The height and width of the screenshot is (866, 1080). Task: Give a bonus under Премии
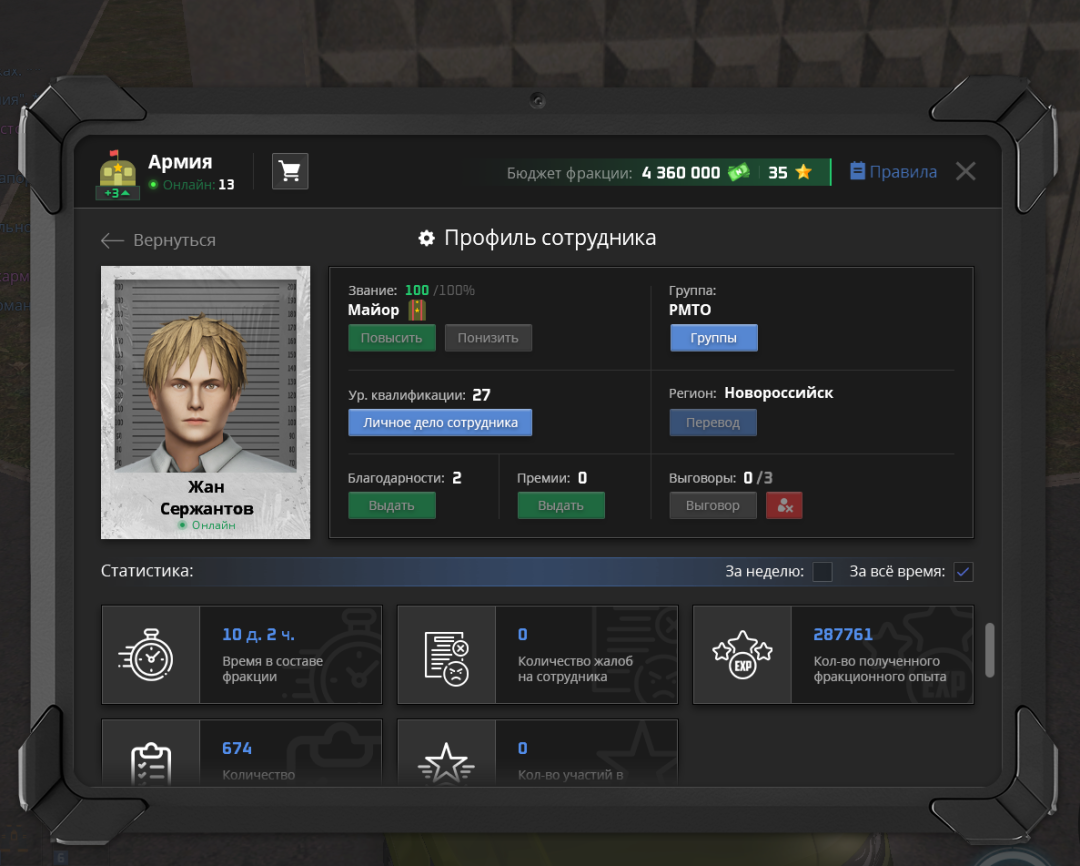561,506
